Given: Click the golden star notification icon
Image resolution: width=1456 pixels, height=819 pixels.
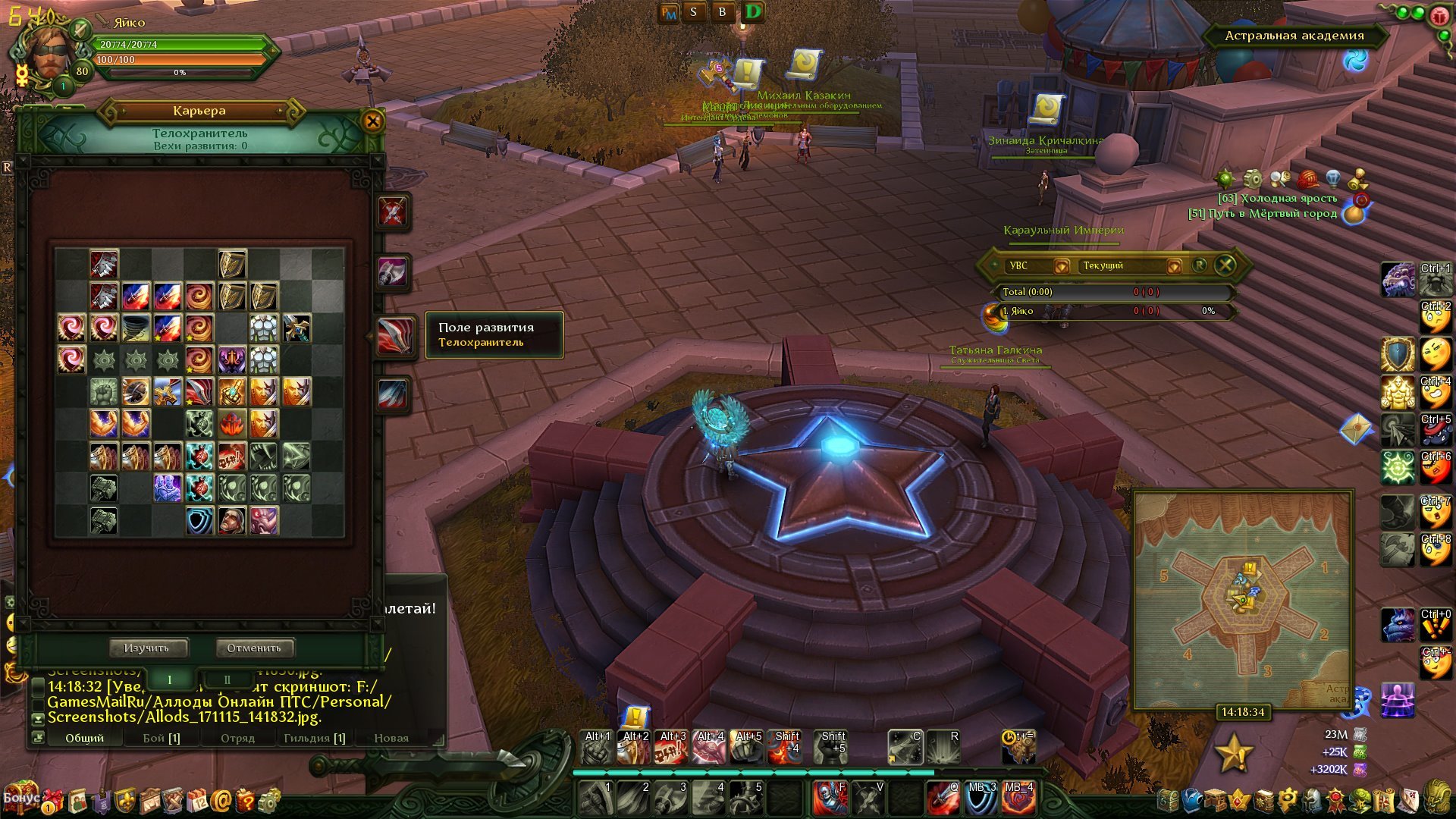Looking at the screenshot, I should (x=1233, y=753).
